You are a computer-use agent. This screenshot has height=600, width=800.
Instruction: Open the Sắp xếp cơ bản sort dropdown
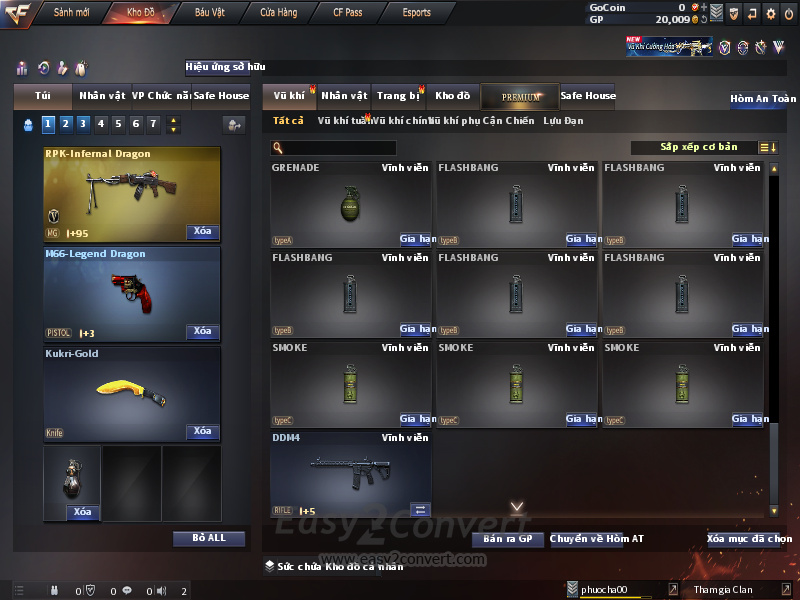click(698, 147)
